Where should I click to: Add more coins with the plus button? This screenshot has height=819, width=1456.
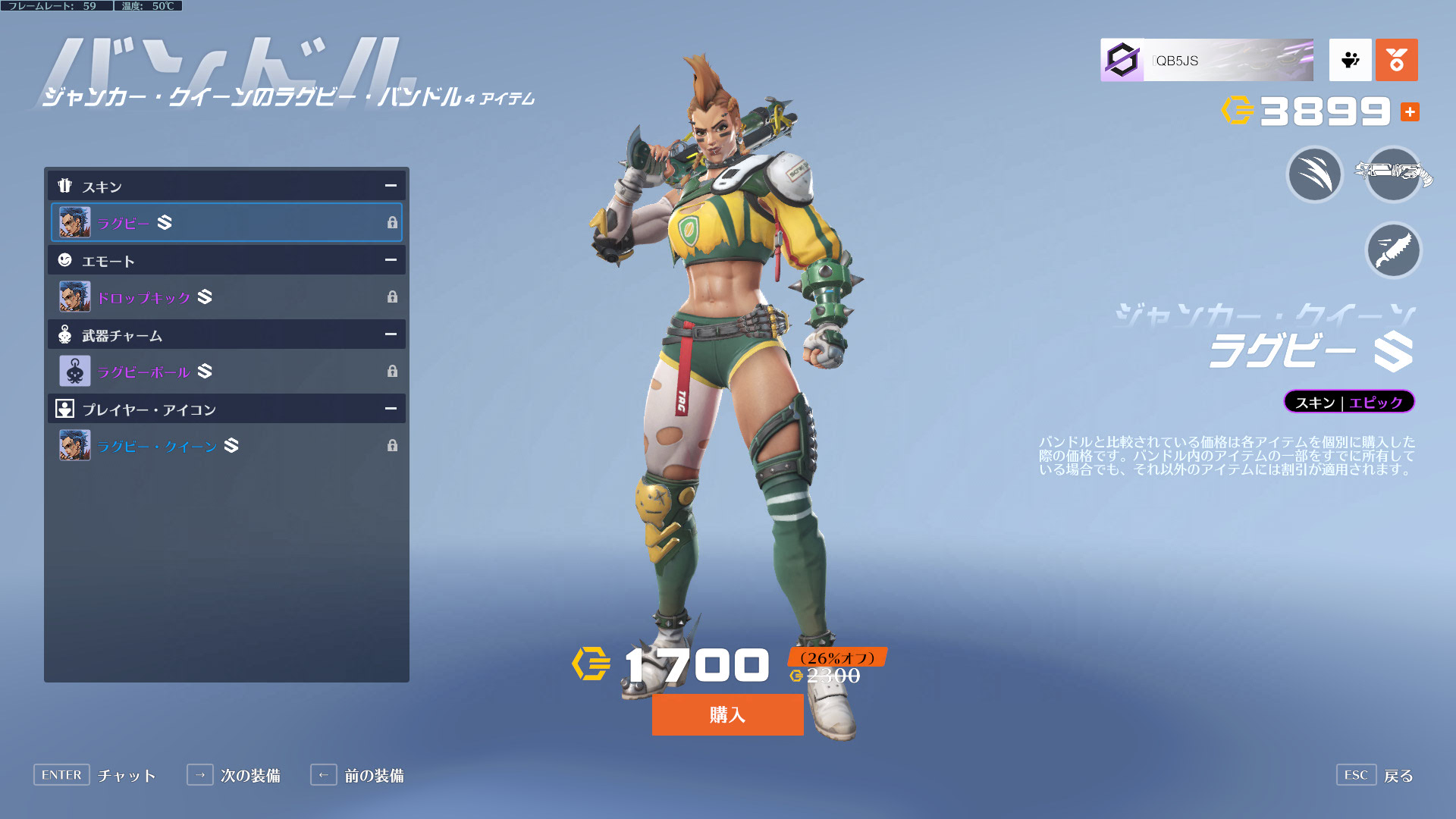tap(1410, 112)
